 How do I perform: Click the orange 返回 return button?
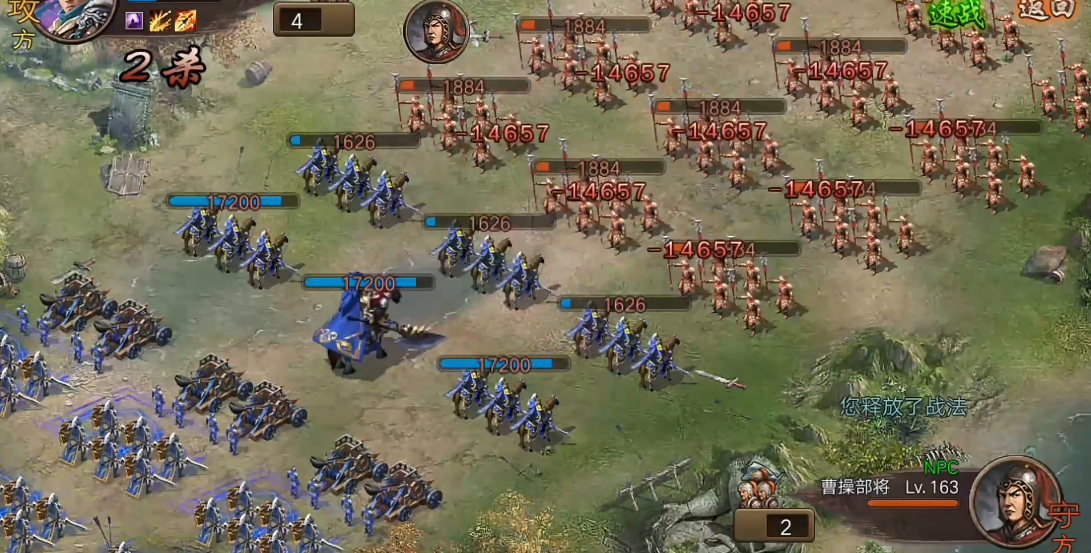click(1049, 10)
